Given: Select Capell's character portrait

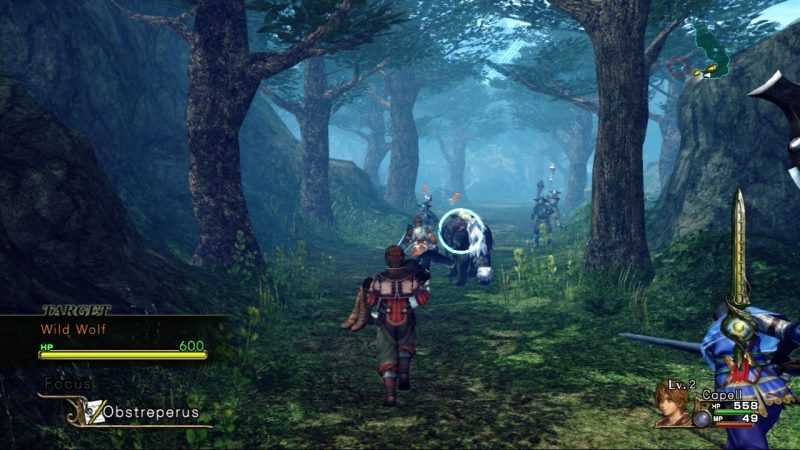Looking at the screenshot, I should click(675, 403).
